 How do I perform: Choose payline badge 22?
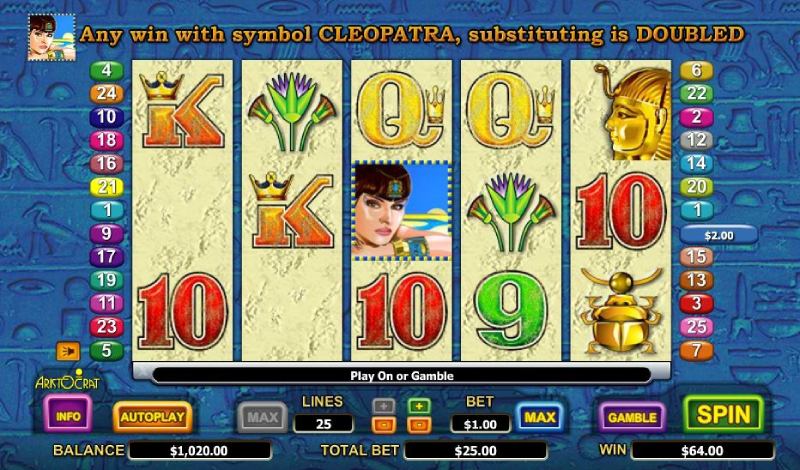tap(696, 94)
